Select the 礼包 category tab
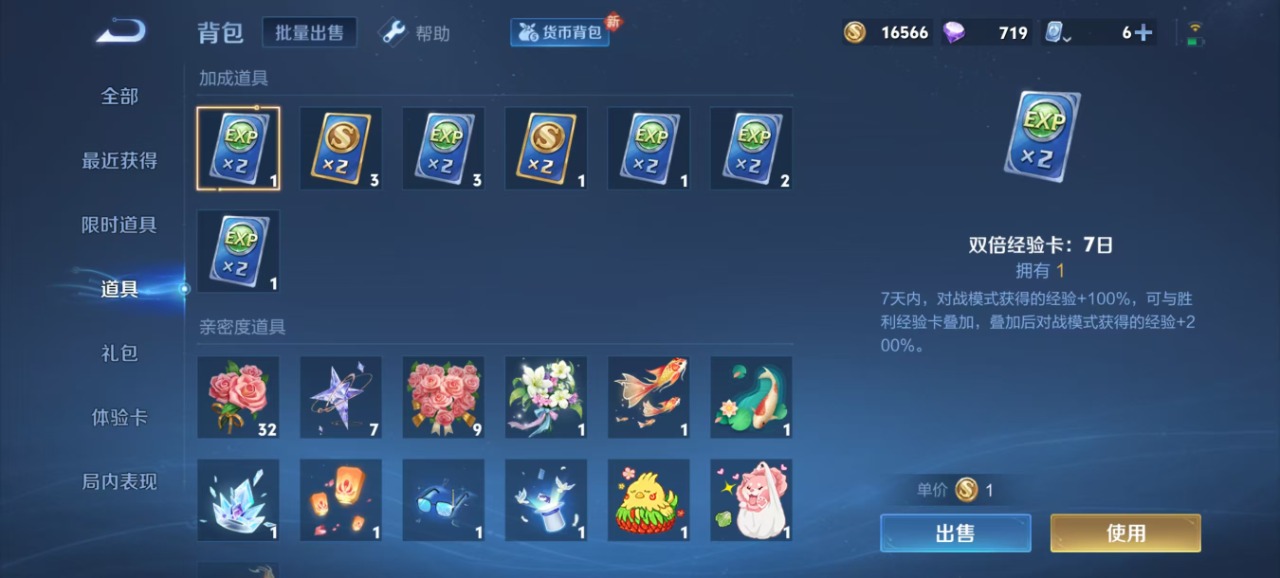 click(x=119, y=353)
